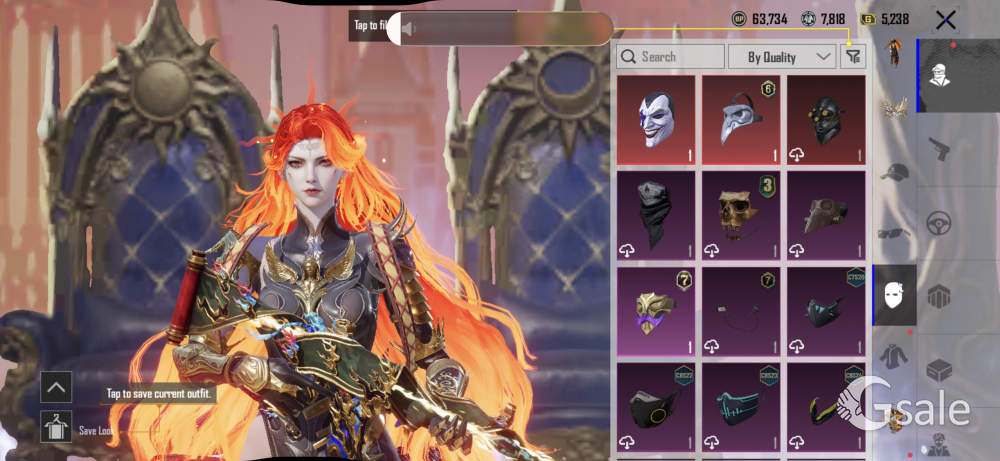Select the brown leather beak mask
This screenshot has height=461, width=1000.
tap(826, 215)
